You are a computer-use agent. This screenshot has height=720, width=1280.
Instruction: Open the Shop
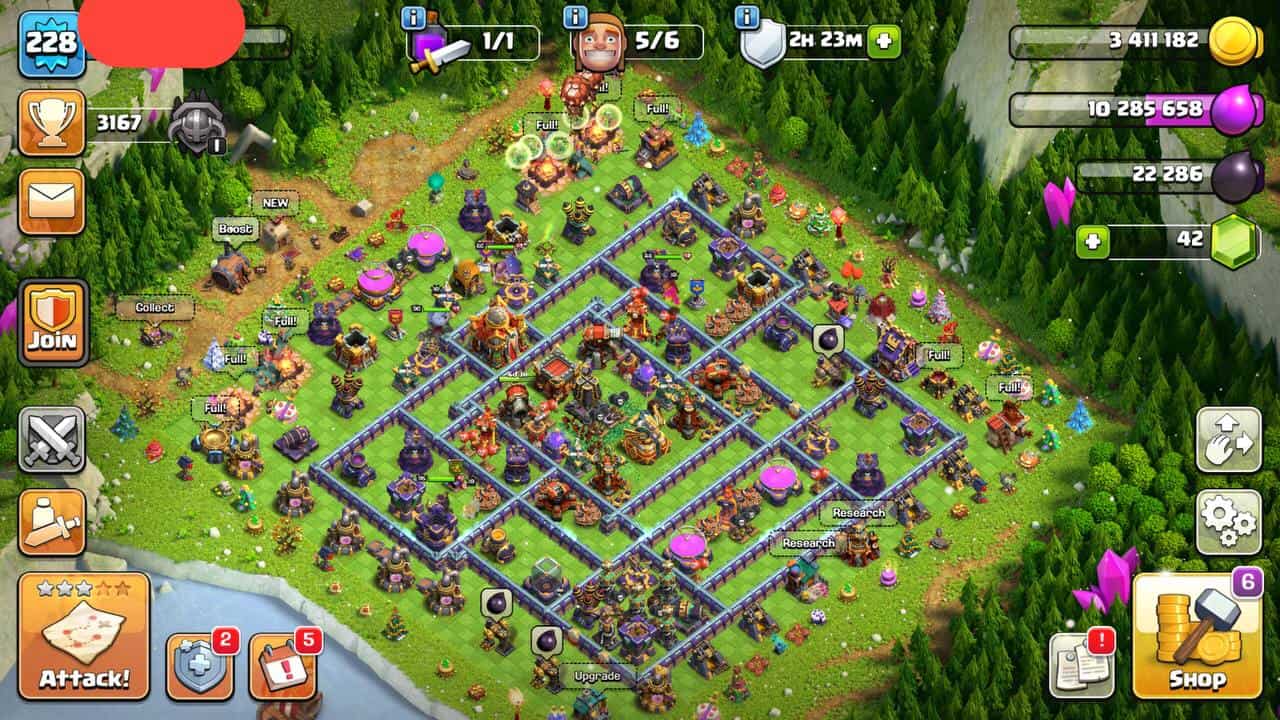(1197, 636)
